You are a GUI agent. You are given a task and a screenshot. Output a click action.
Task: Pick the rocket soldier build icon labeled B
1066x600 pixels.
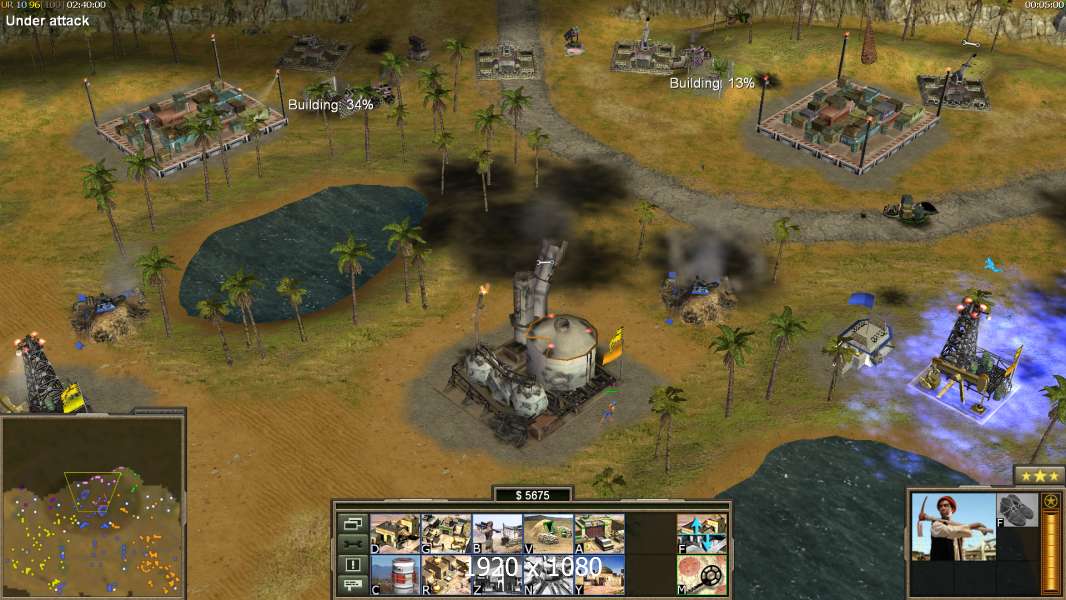click(497, 534)
